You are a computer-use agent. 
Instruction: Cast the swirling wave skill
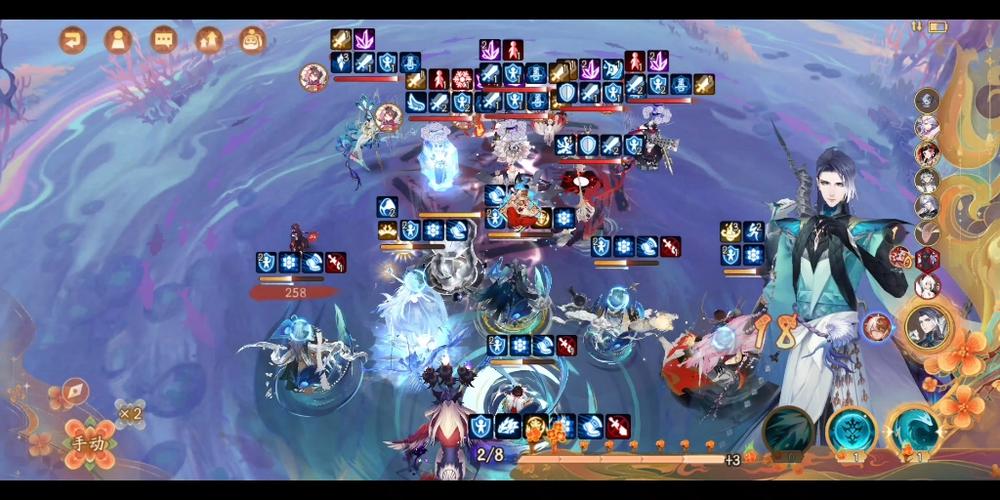click(915, 430)
